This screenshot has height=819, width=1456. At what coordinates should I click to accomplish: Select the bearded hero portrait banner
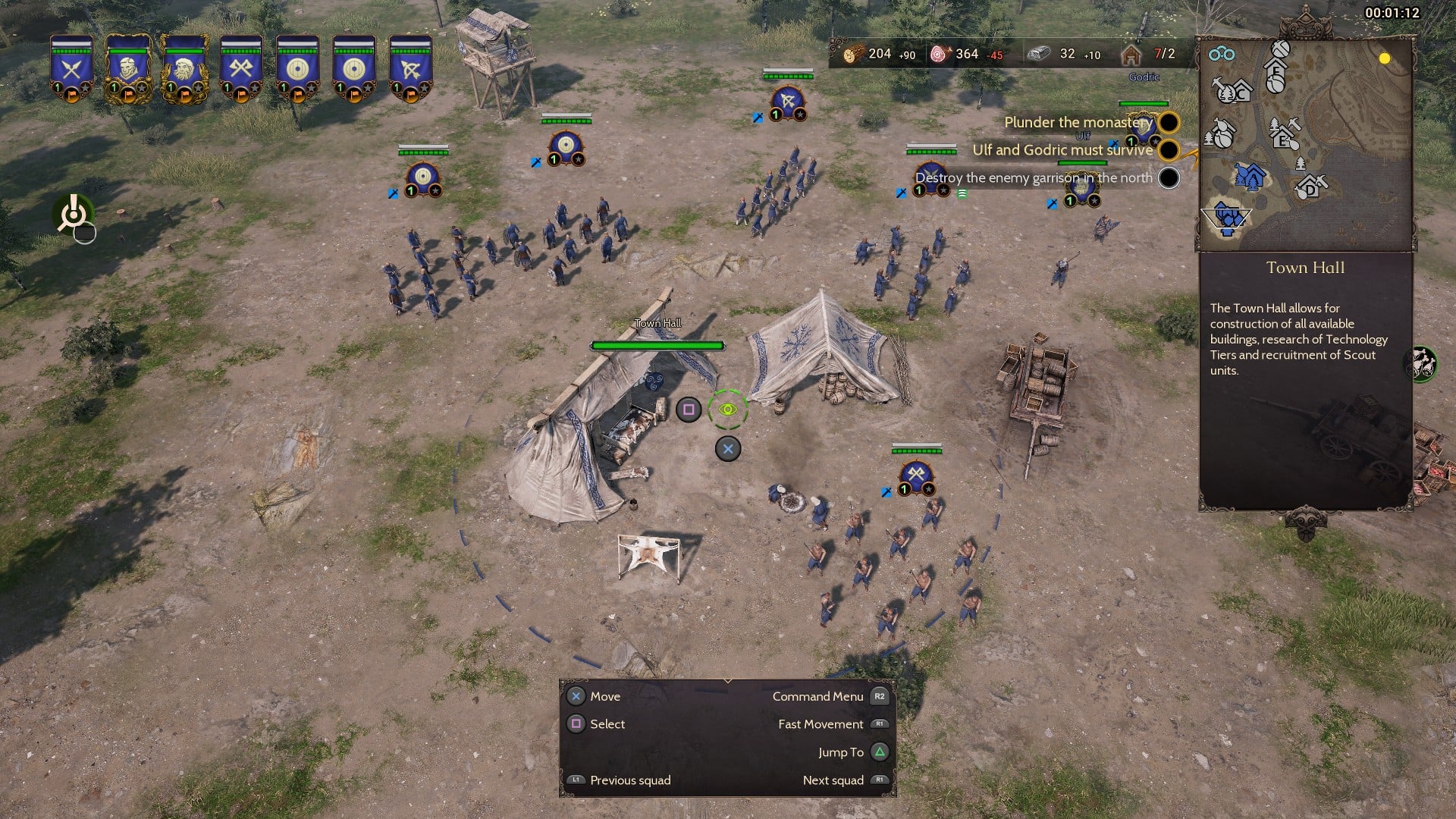pyautogui.click(x=184, y=68)
